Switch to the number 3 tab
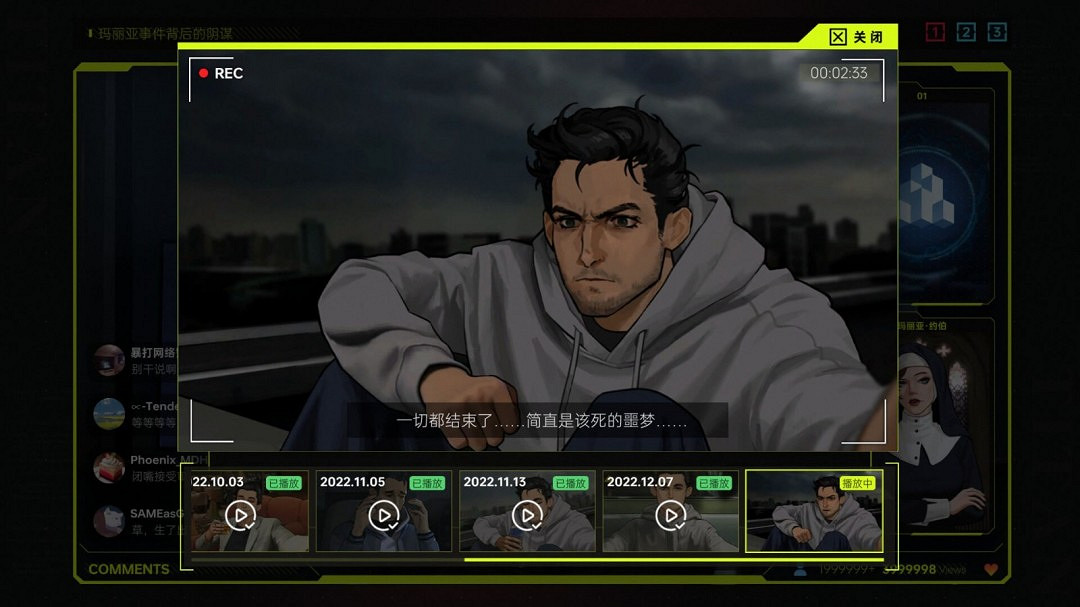The width and height of the screenshot is (1080, 607). coord(997,33)
